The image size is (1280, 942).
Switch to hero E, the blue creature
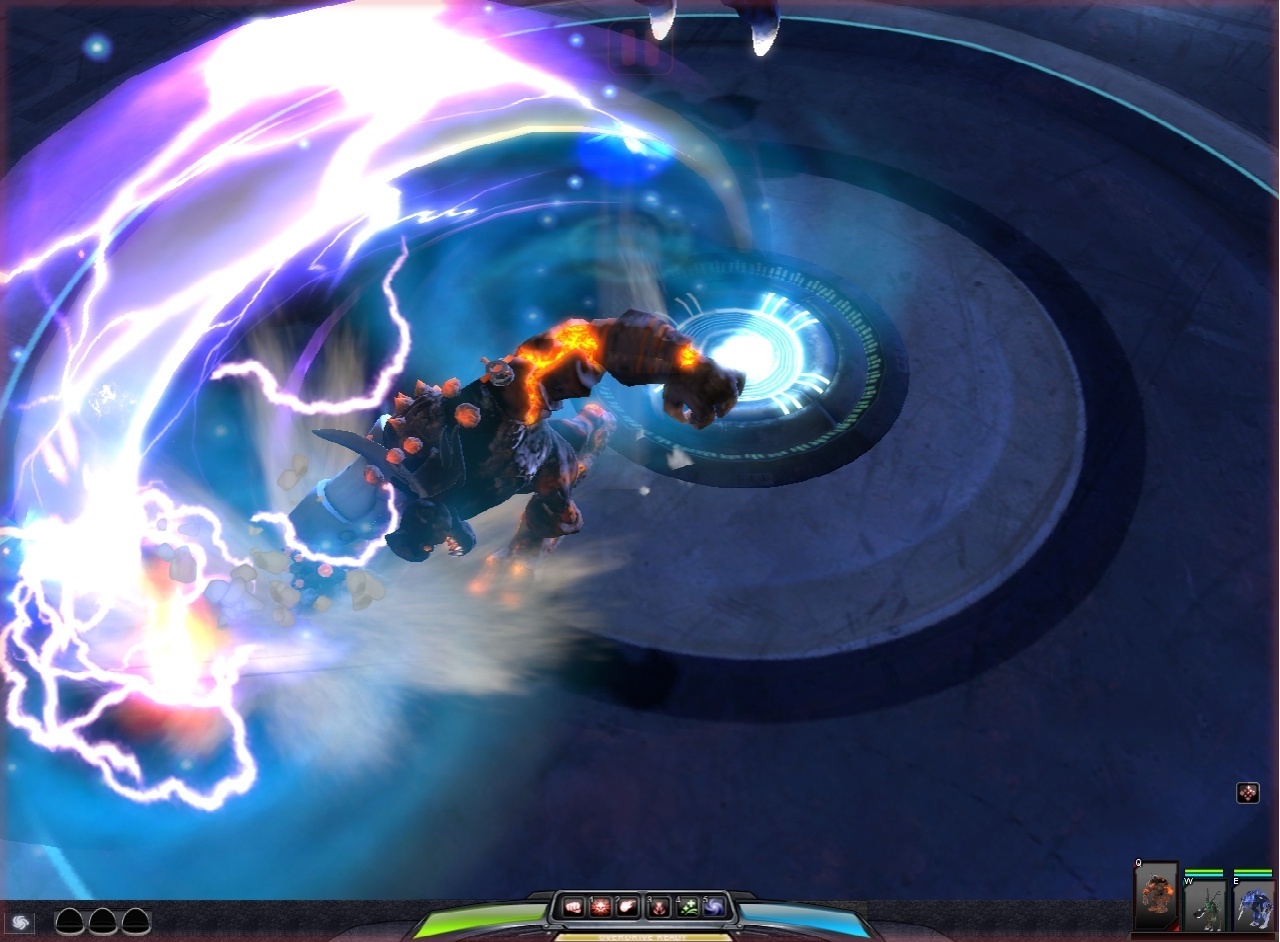click(x=1255, y=906)
